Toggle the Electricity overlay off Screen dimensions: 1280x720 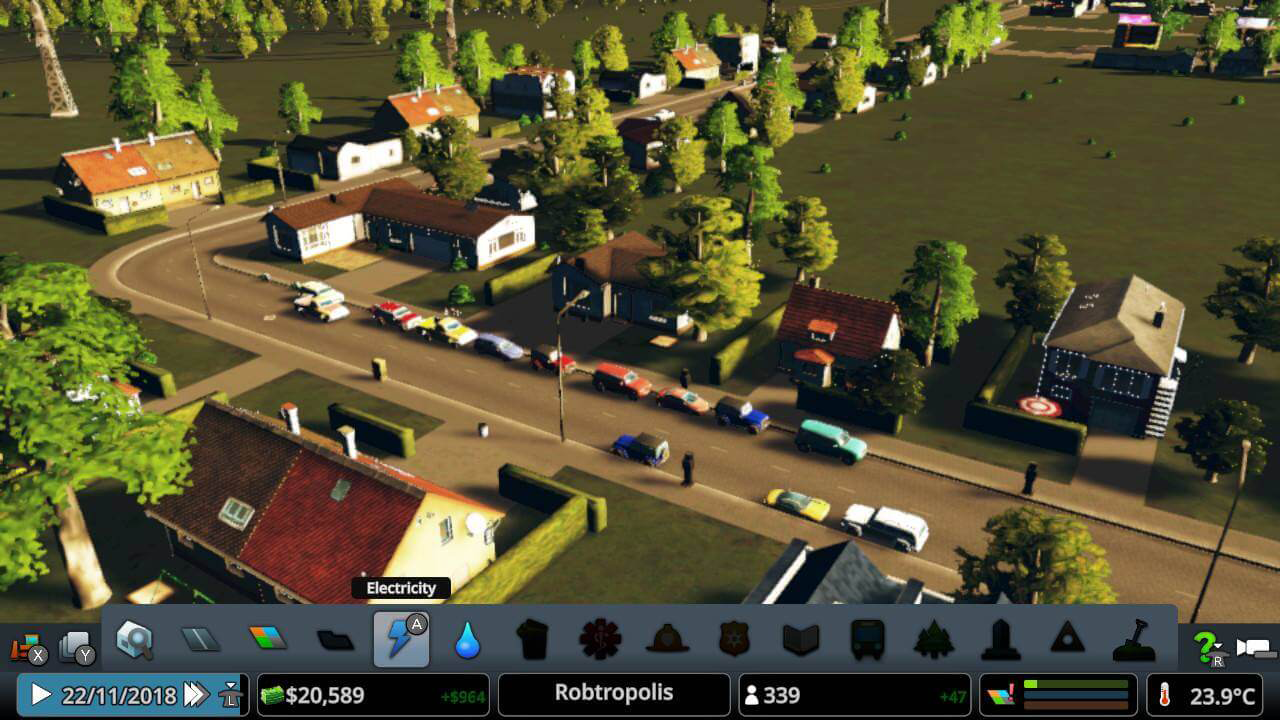401,640
